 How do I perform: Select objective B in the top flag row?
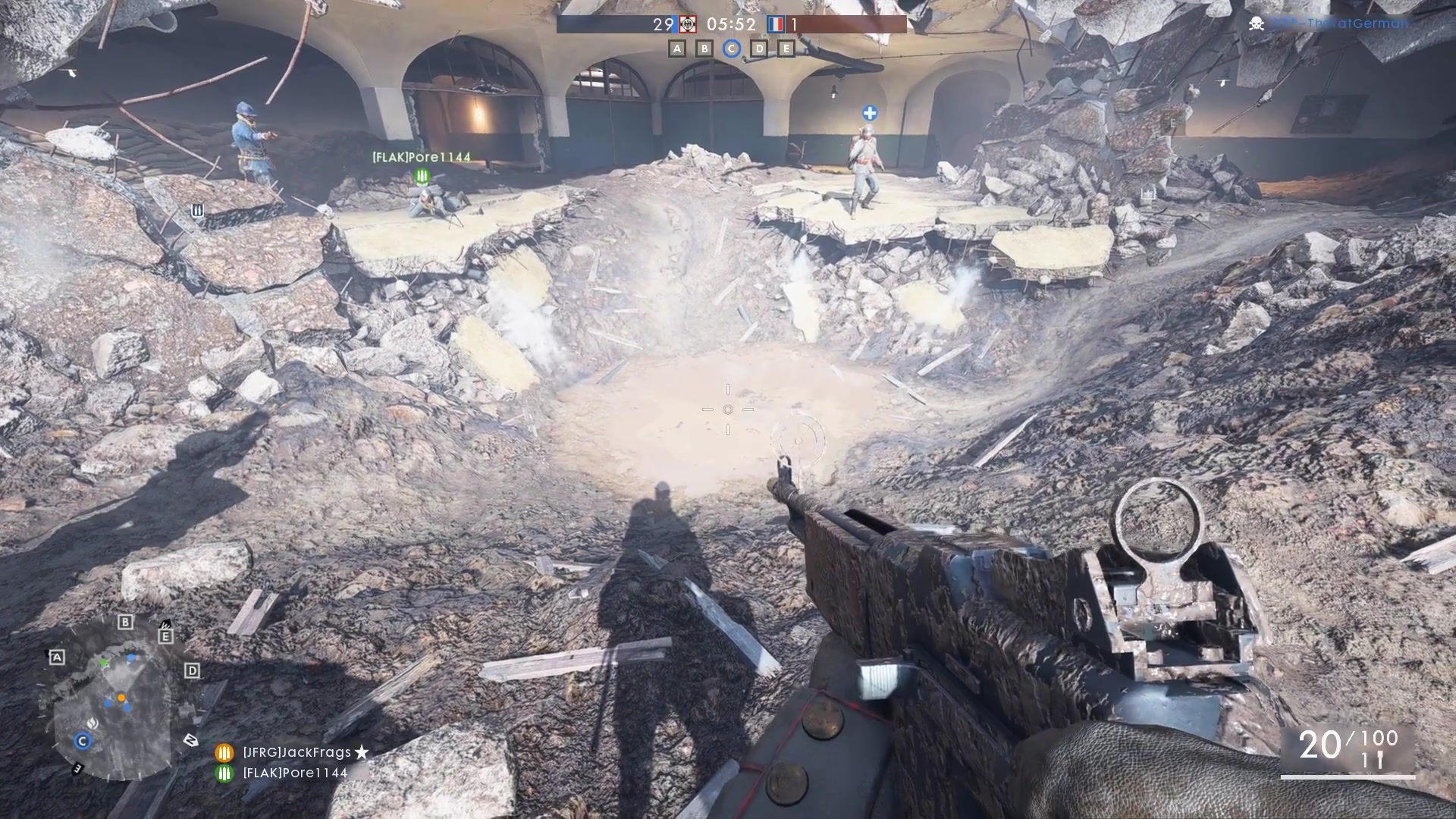tap(704, 49)
